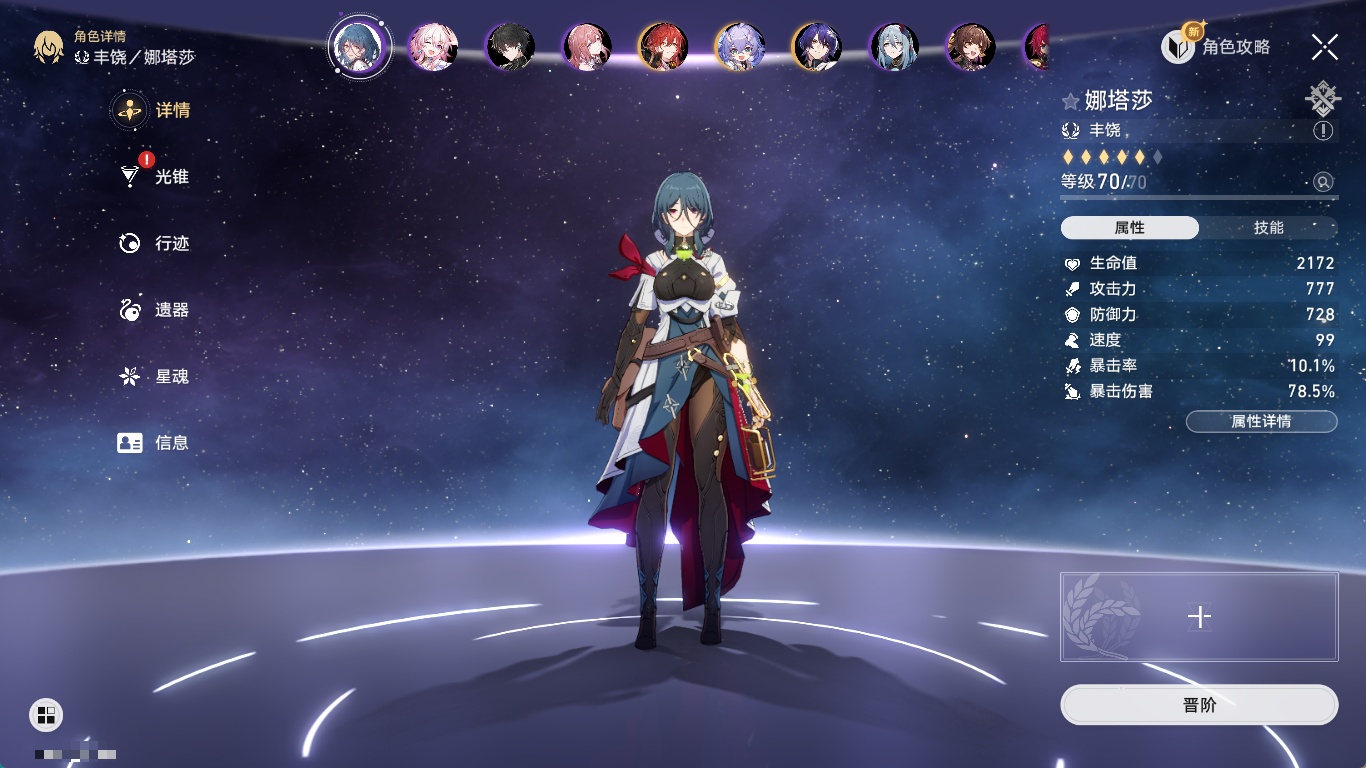Select the 属性 attributes tab
Screen dimensions: 1366x768
point(1129,228)
